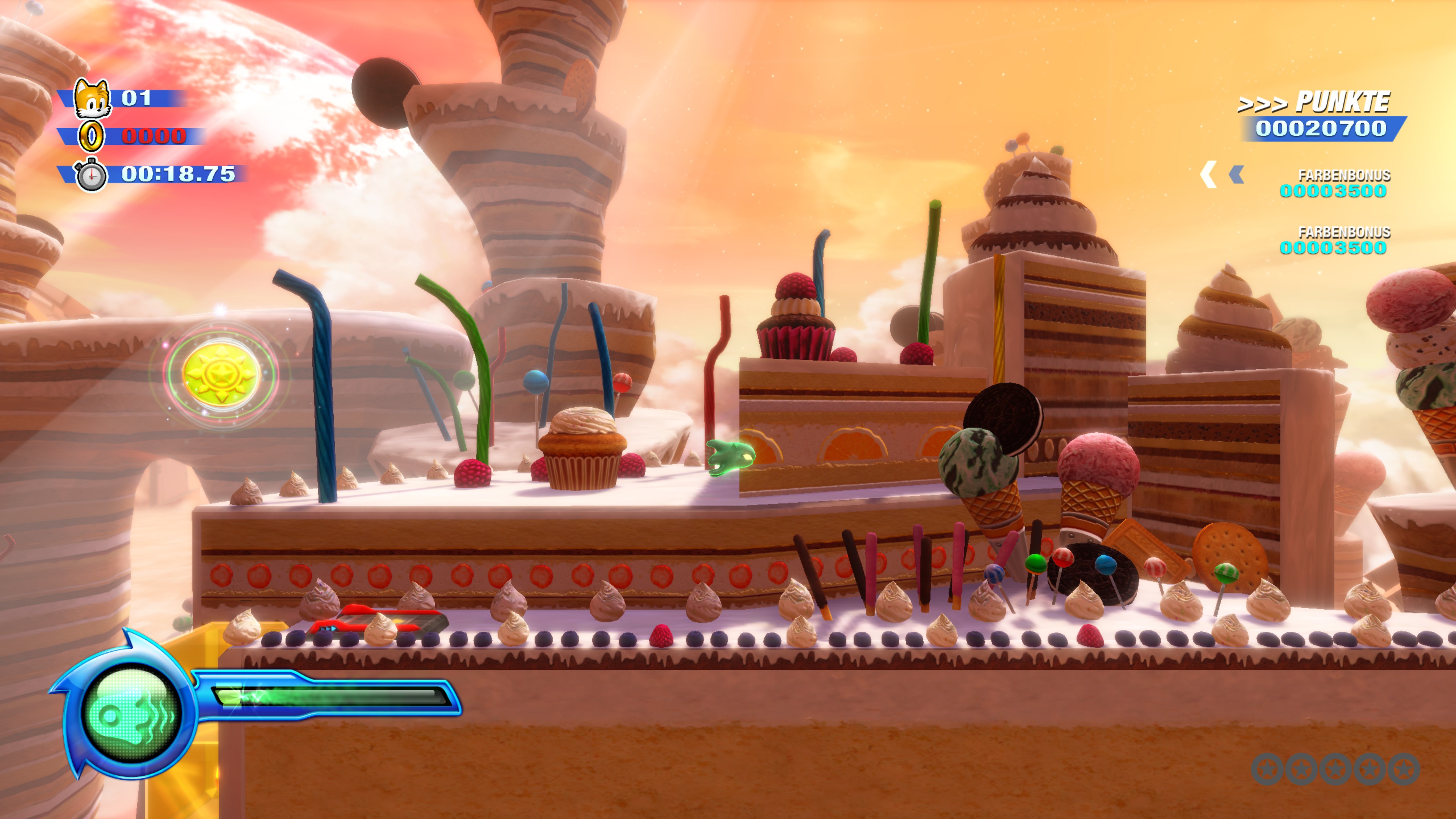Activate the green Hover Wisp power icon
This screenshot has width=1456, height=819.
(x=131, y=713)
